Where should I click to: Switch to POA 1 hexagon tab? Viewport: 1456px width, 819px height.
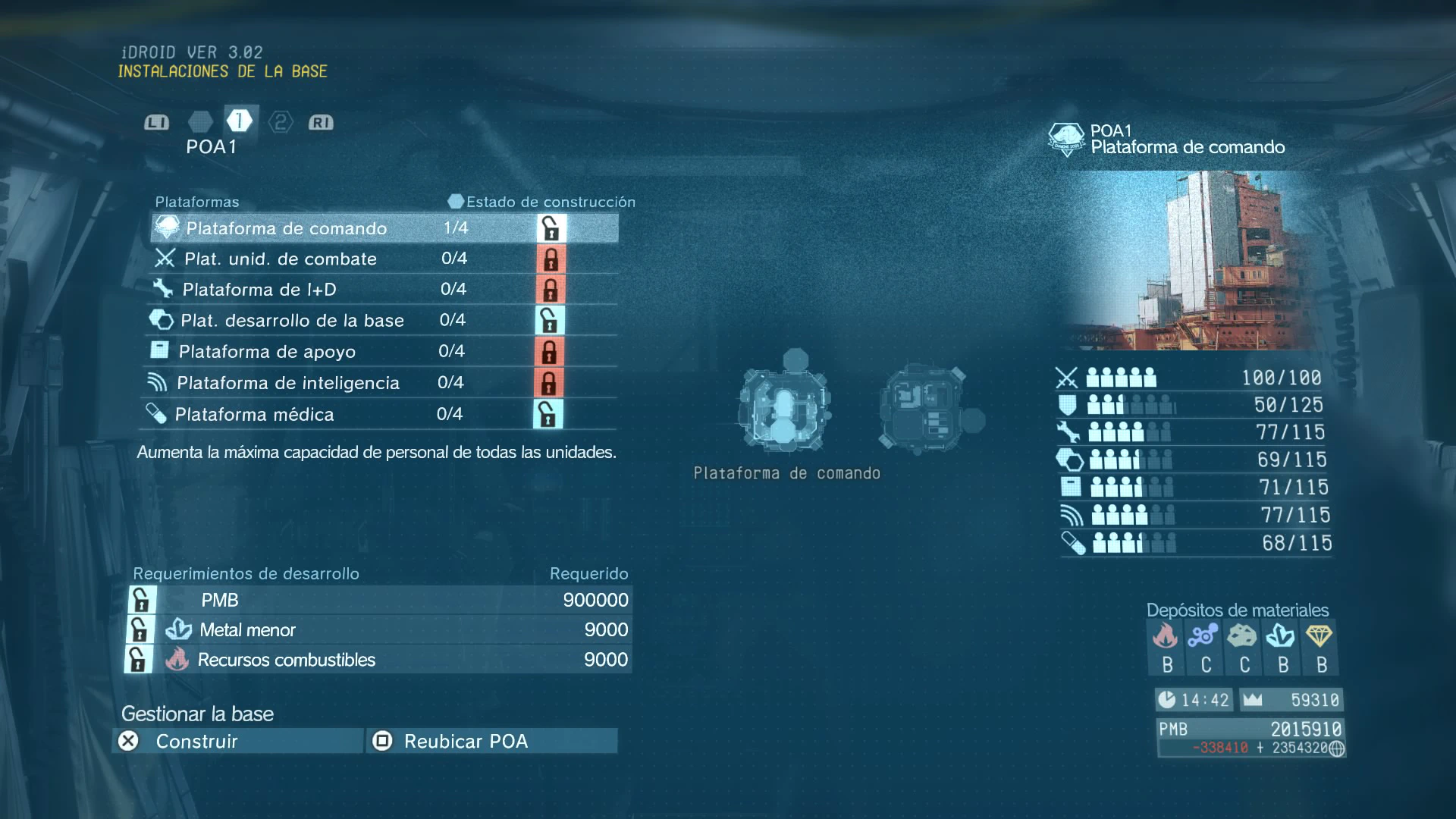point(240,121)
